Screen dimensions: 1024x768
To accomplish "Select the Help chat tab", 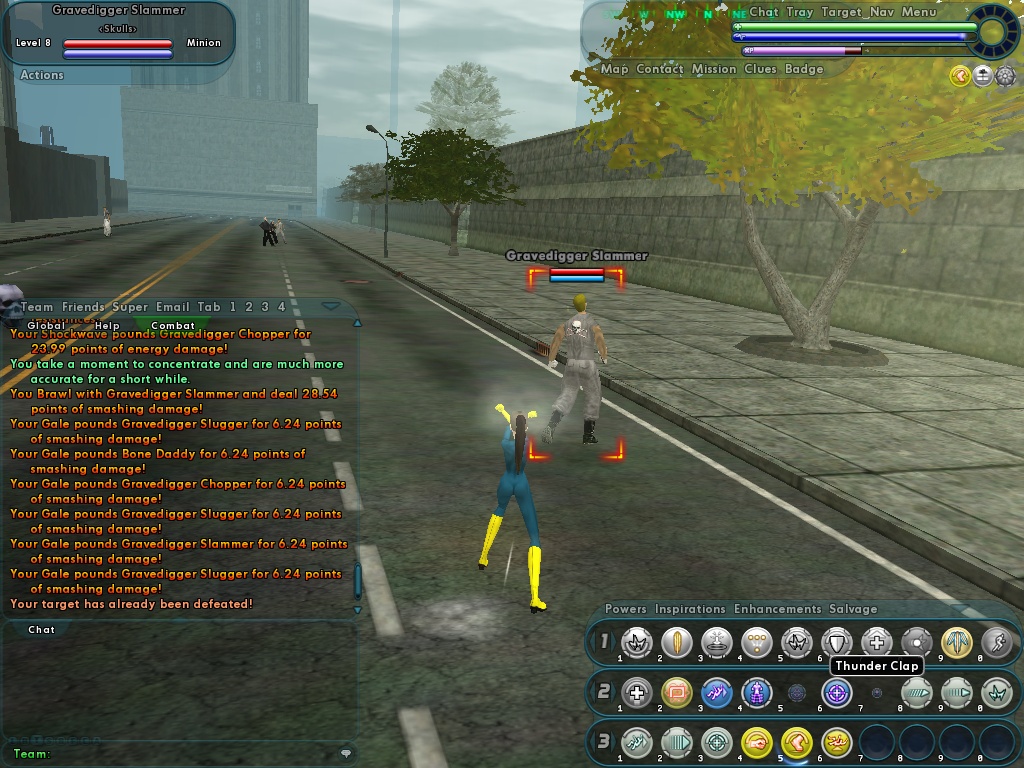I will pyautogui.click(x=107, y=325).
